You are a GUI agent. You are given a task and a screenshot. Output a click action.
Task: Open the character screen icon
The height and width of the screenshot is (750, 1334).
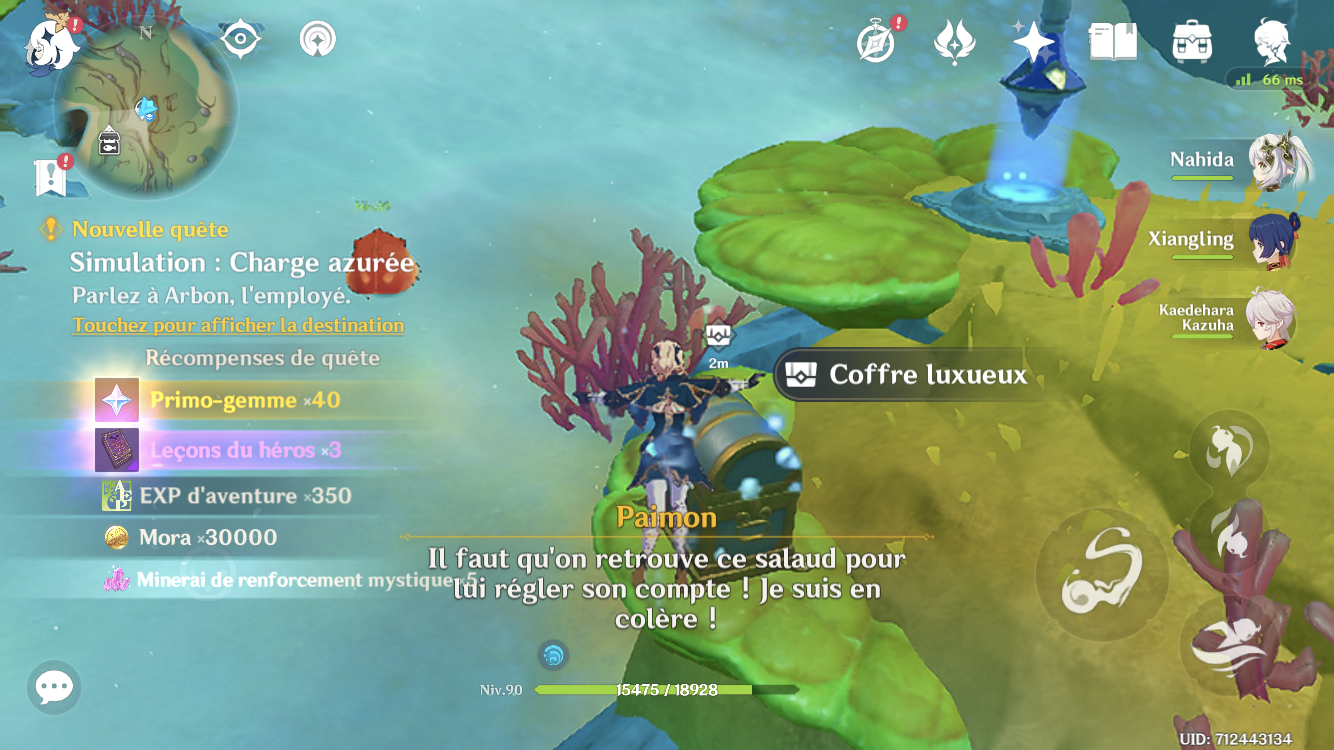1272,42
